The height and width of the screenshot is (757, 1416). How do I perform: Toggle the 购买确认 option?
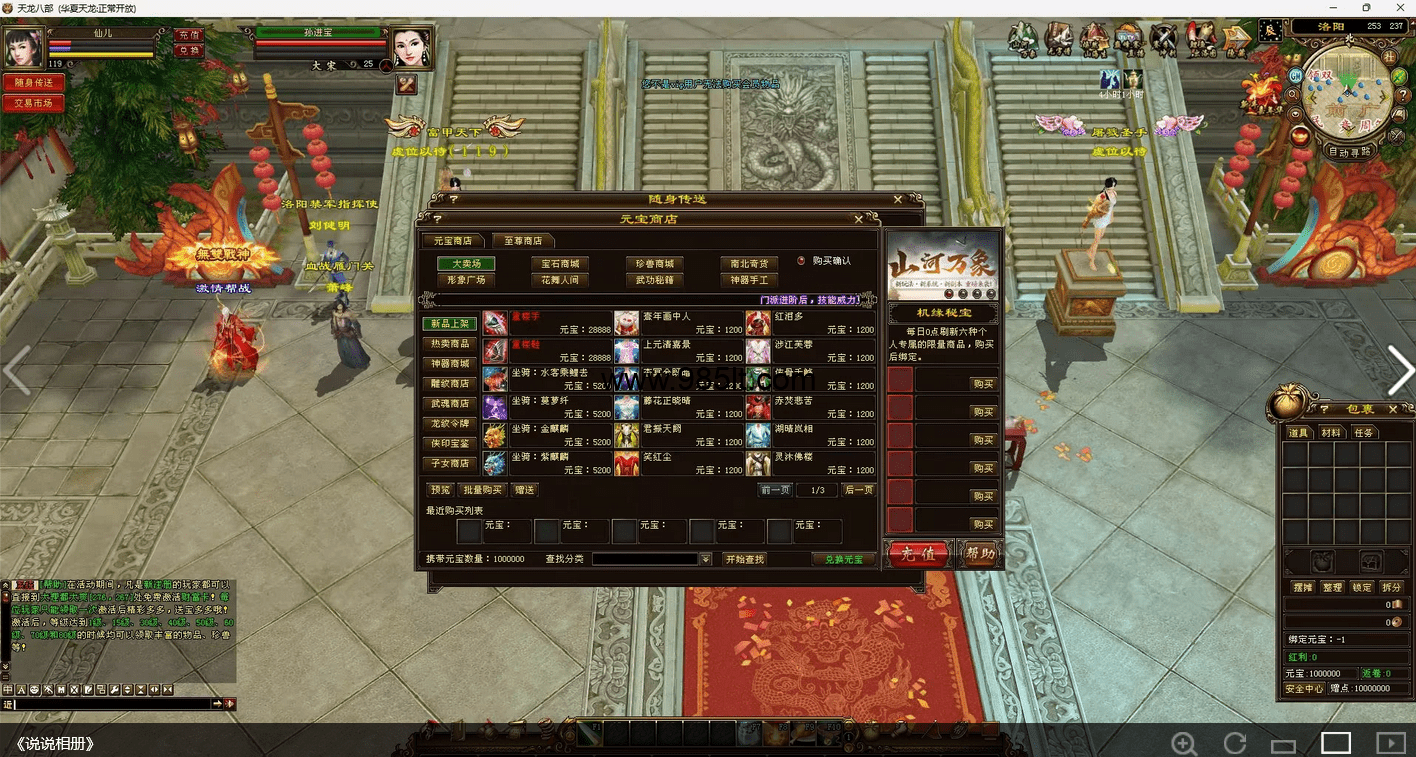tap(801, 261)
